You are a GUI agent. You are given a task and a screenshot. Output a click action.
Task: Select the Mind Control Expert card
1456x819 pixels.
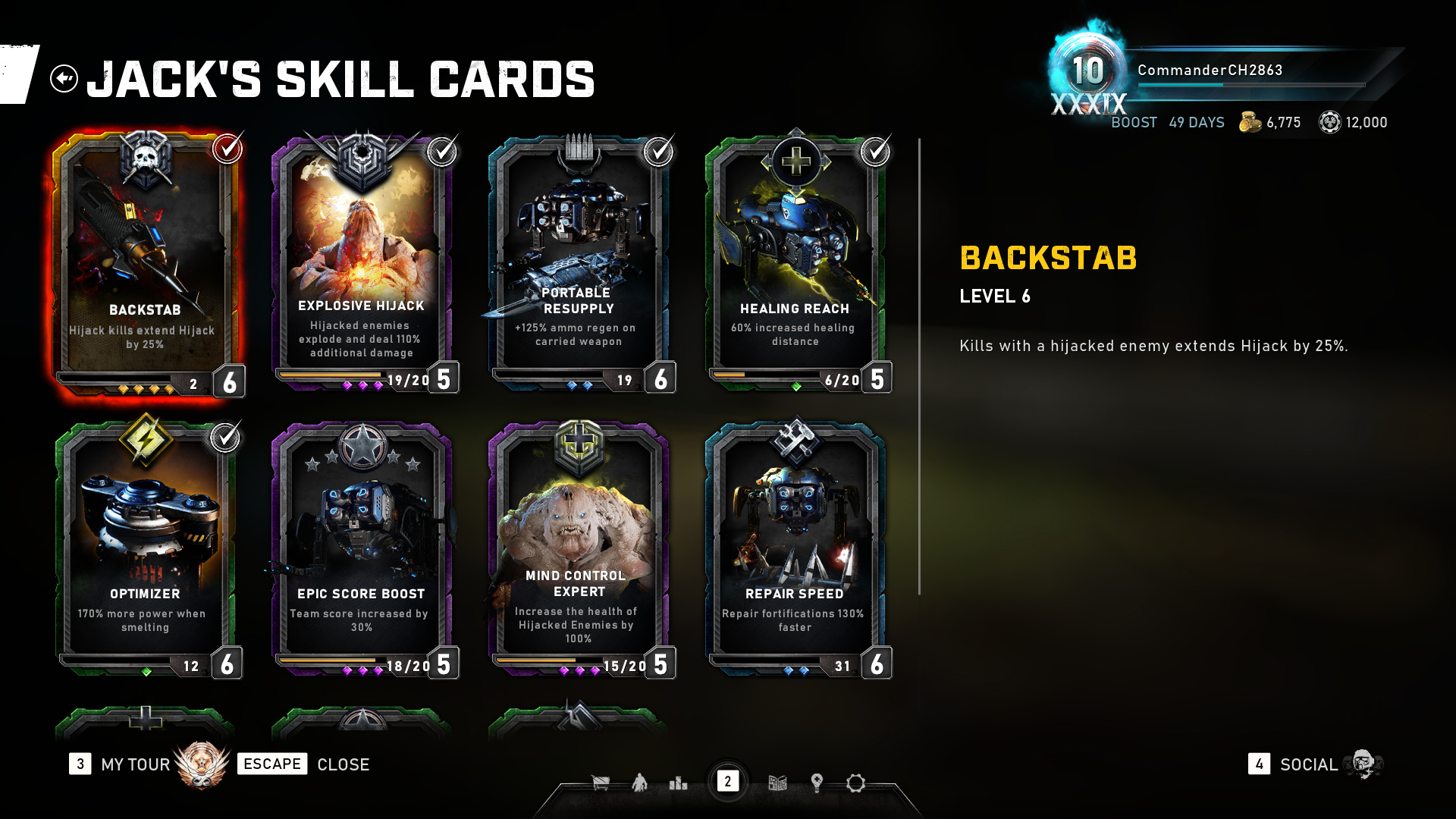(578, 548)
